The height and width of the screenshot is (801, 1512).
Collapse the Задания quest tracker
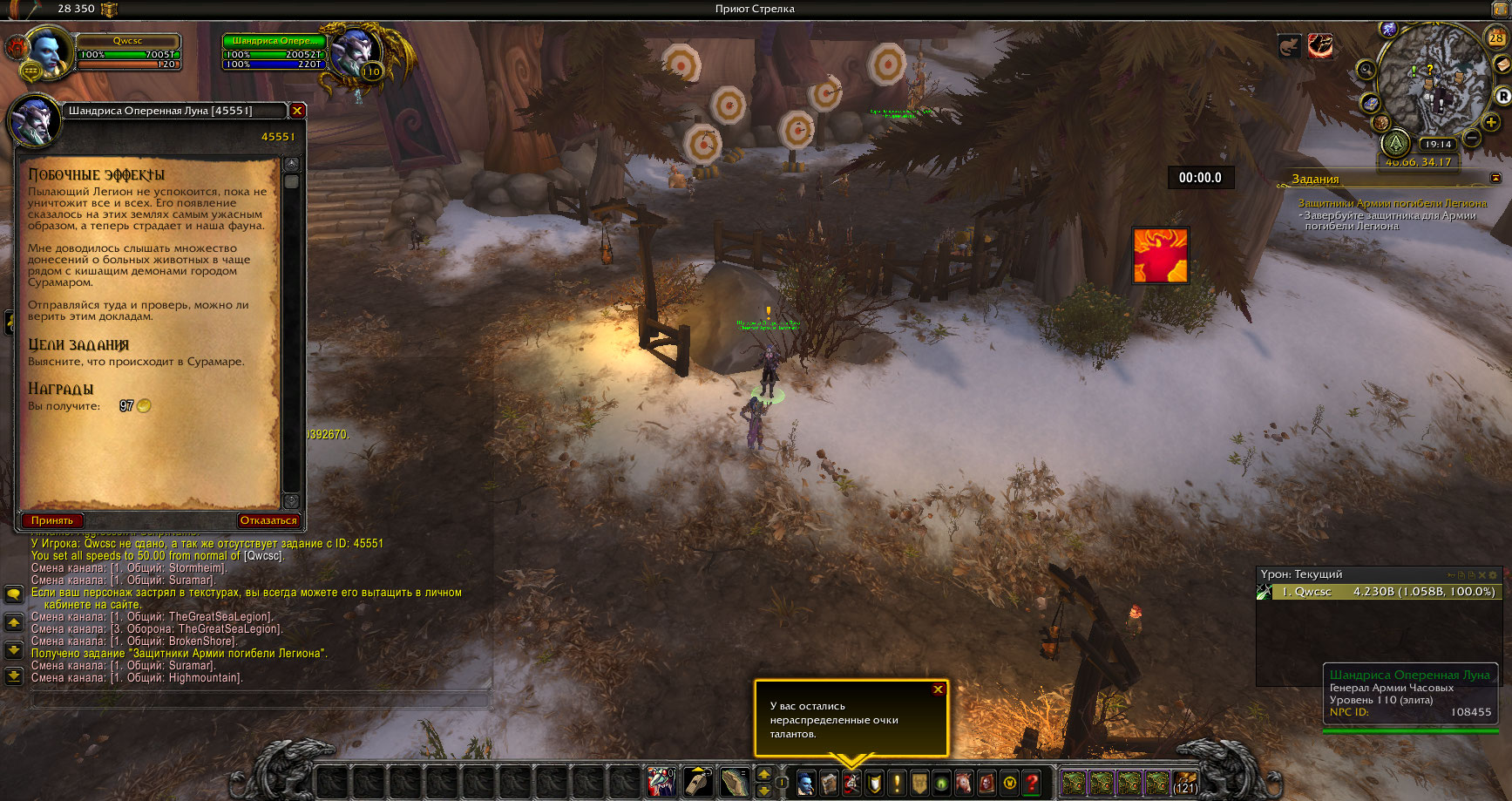click(1495, 178)
